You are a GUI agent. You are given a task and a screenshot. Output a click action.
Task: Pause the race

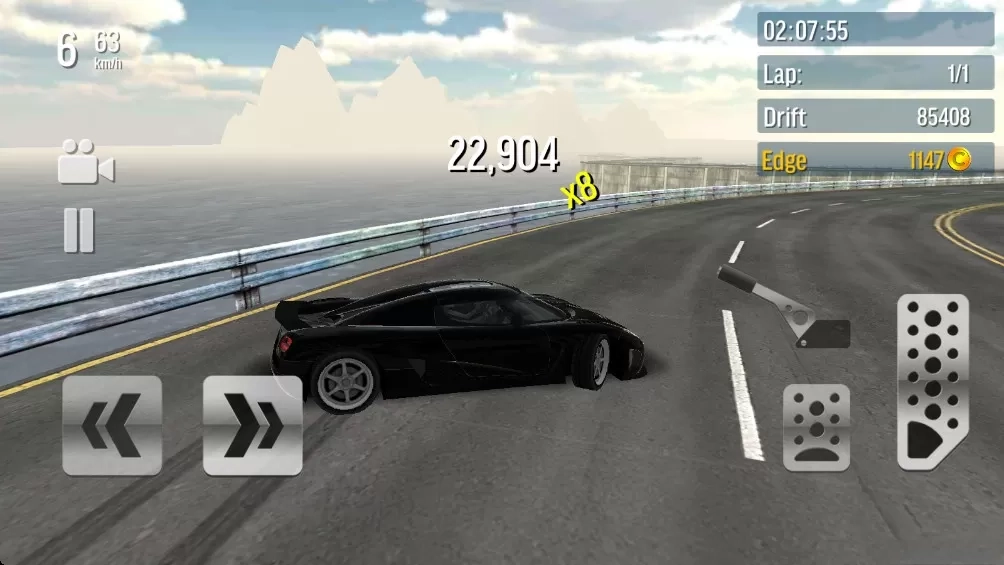pos(79,230)
